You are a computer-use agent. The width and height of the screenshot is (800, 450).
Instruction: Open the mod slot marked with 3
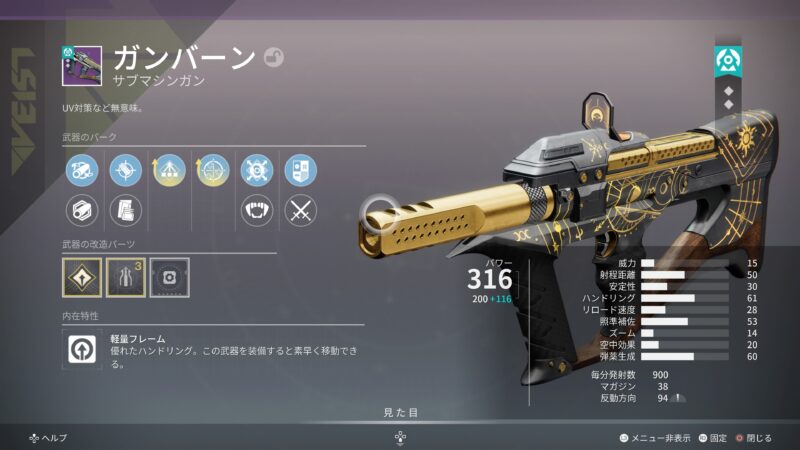pyautogui.click(x=125, y=277)
